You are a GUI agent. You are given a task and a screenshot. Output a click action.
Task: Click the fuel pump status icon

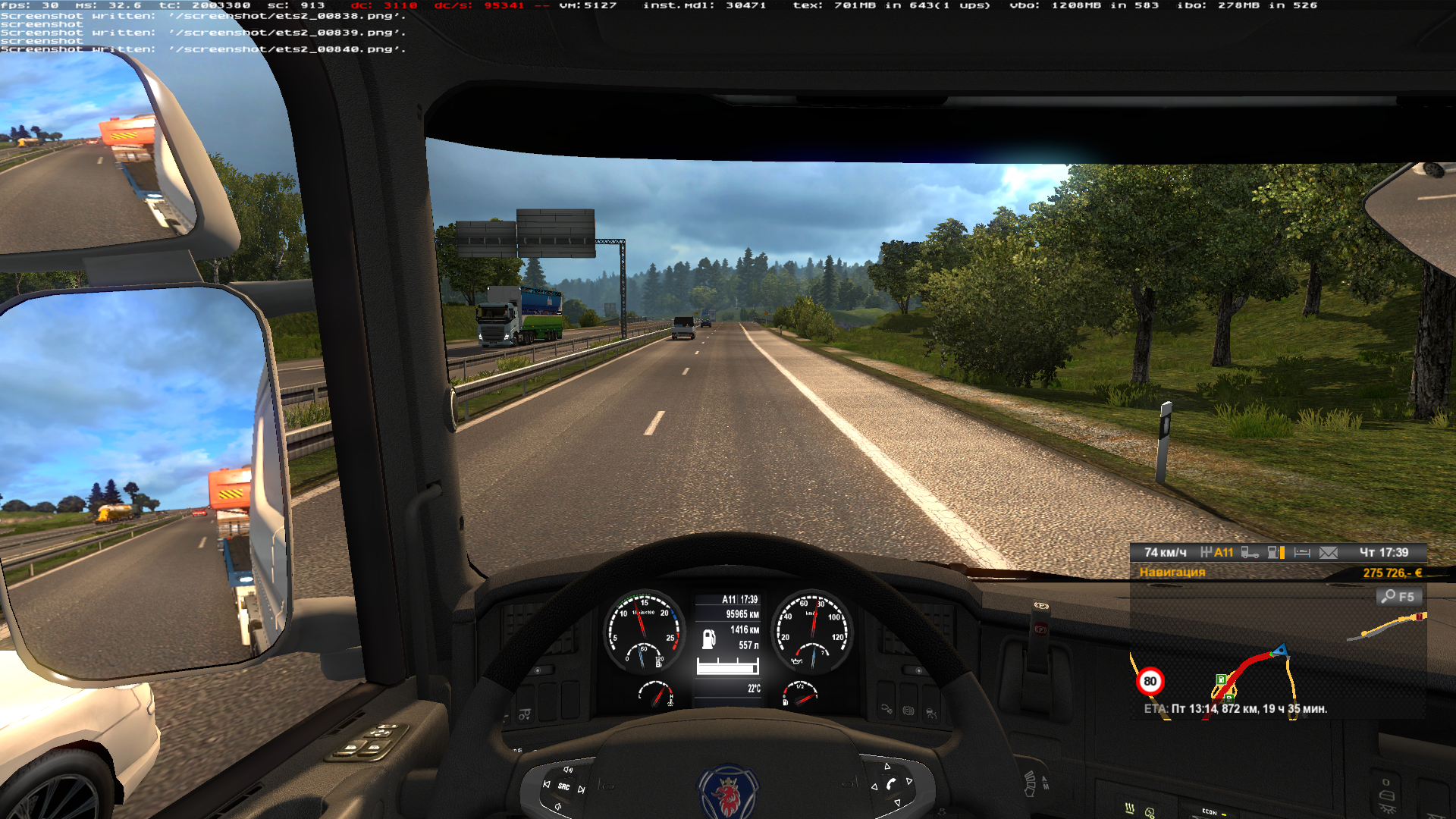point(1276,553)
